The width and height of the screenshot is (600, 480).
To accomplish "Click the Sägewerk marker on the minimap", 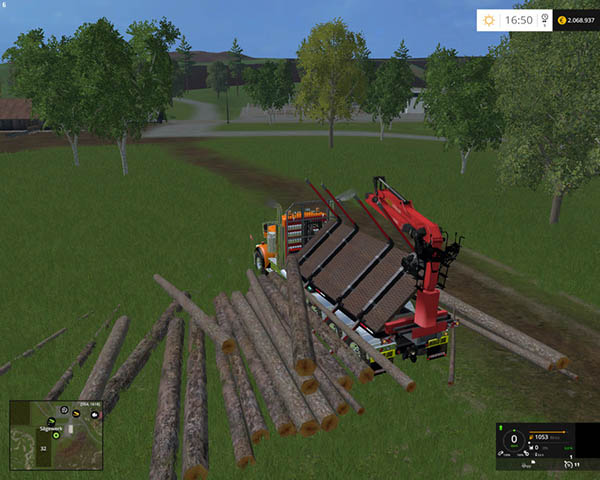I will pos(49,427).
